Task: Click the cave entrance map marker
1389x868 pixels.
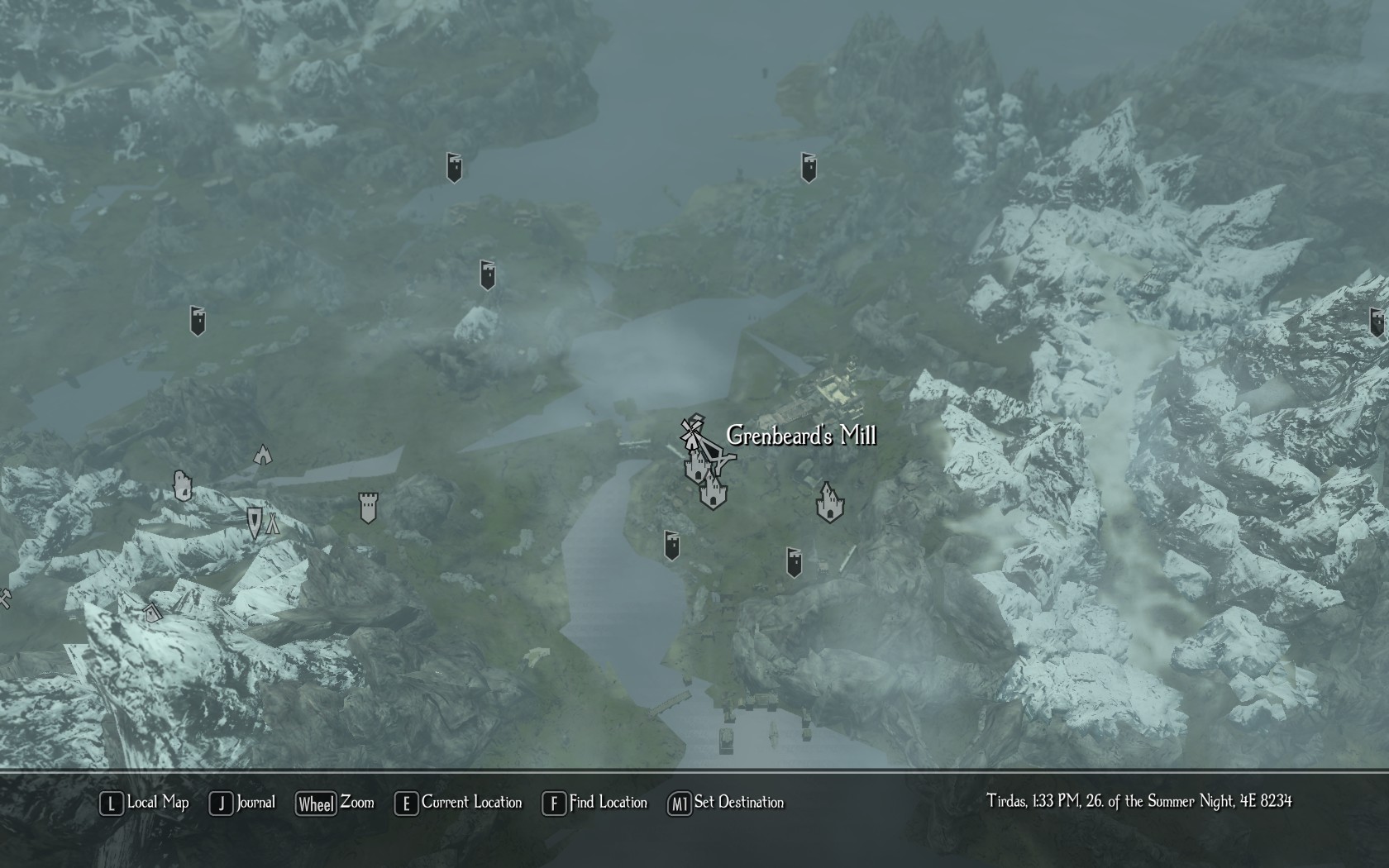Action: tap(263, 454)
